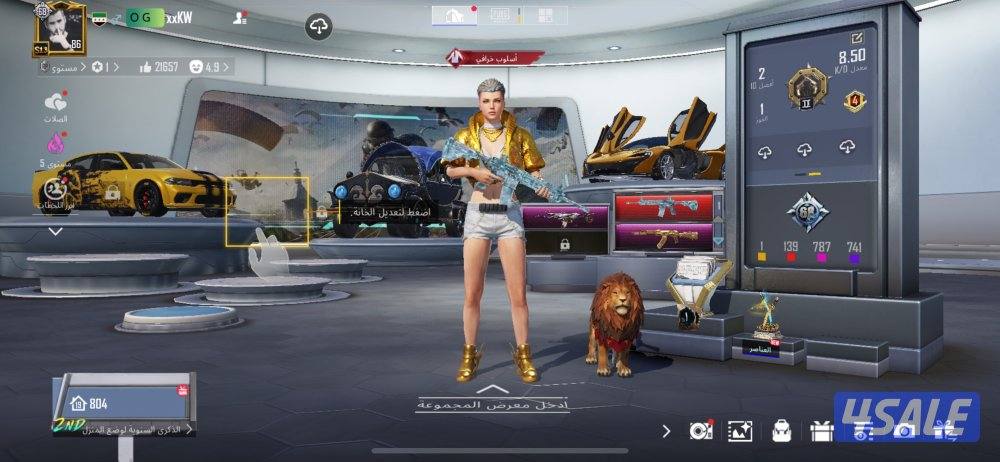Expand the bottom toolbar arrow
This screenshot has width=1000, height=462.
click(667, 431)
